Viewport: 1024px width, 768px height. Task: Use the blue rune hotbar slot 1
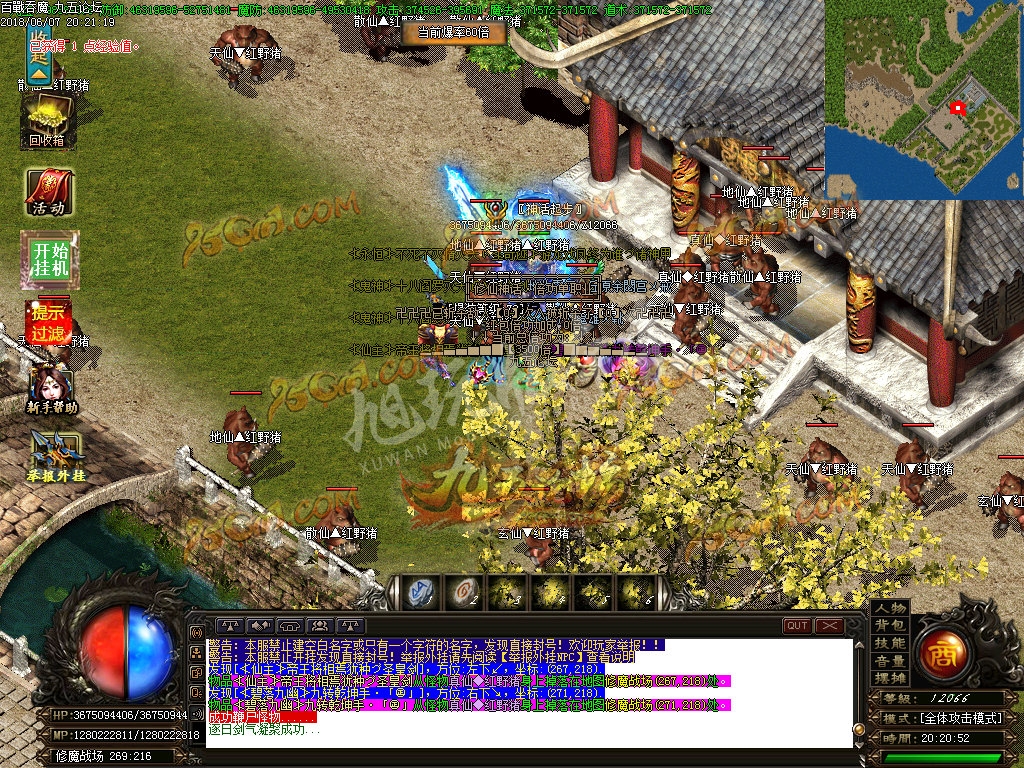[x=418, y=593]
